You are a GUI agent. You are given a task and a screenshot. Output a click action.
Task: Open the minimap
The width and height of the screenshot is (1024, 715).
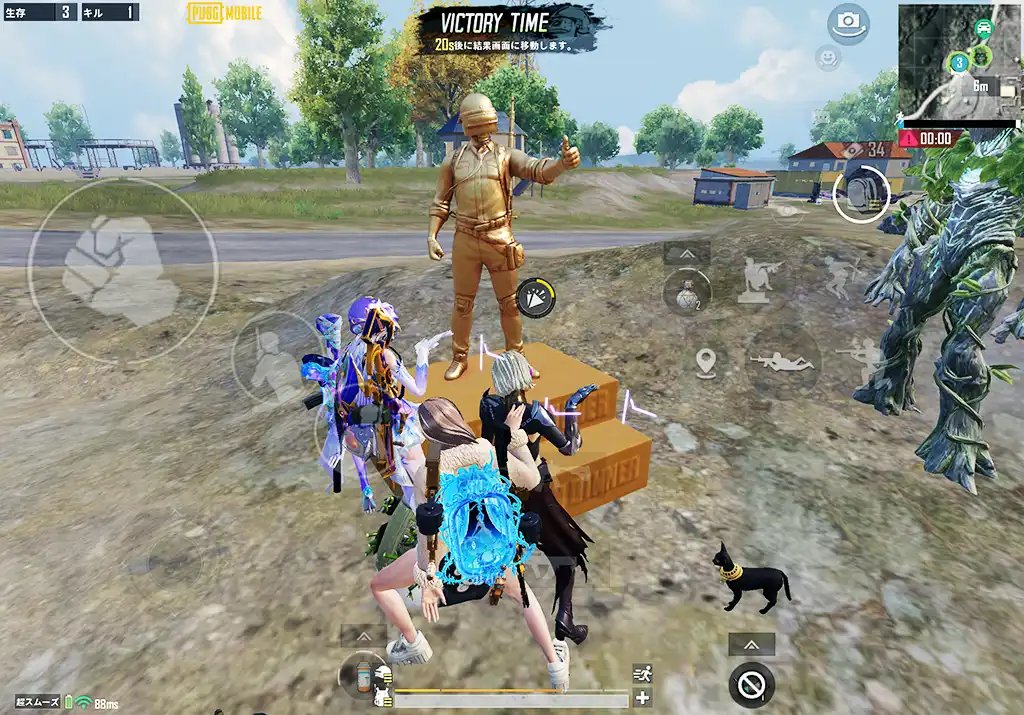(x=959, y=60)
